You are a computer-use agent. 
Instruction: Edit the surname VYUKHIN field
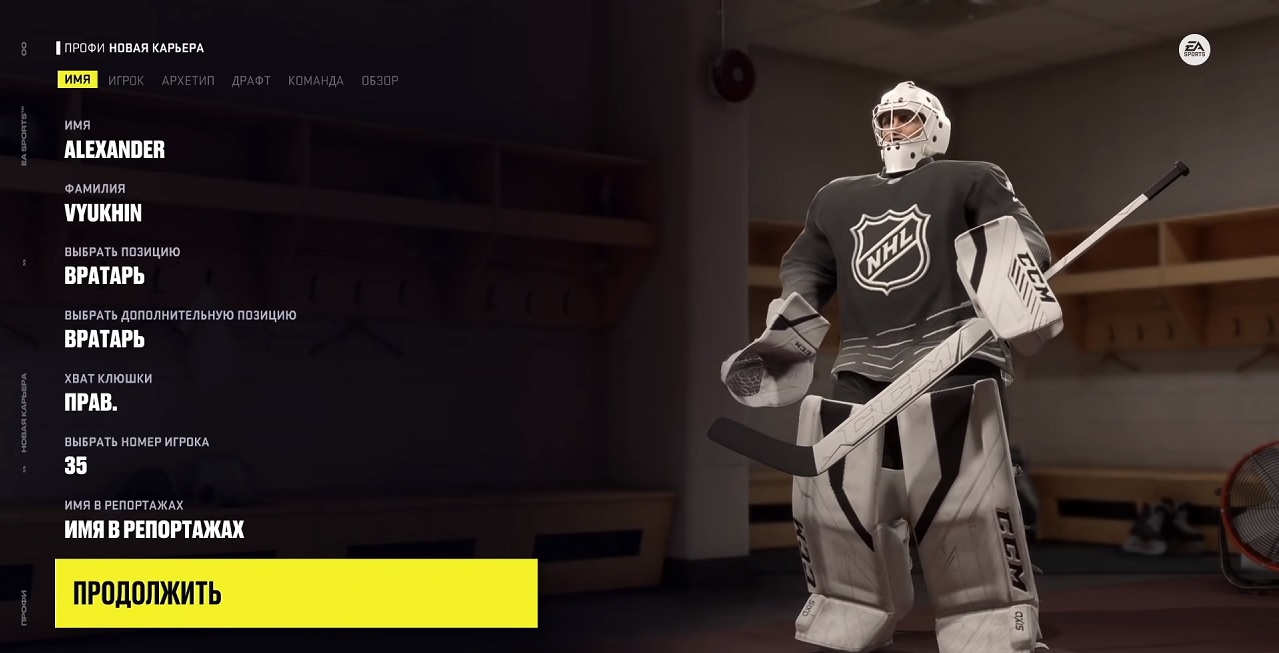pyautogui.click(x=103, y=213)
